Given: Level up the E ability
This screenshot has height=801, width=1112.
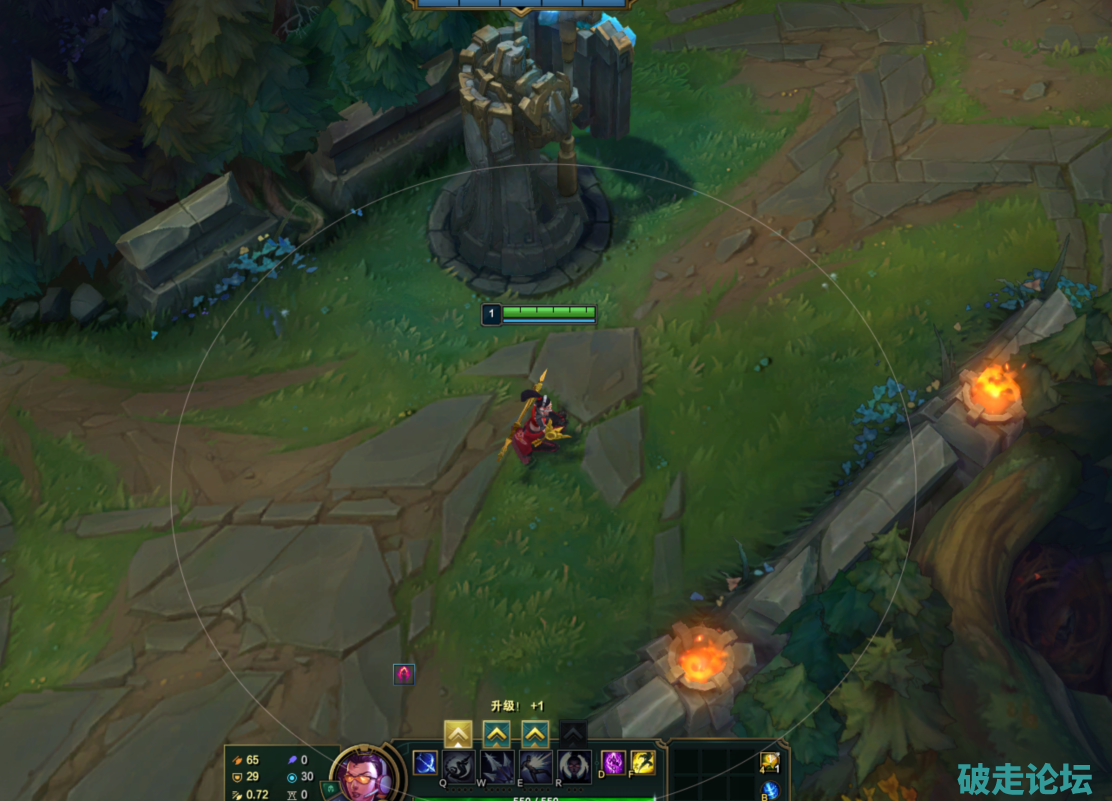Looking at the screenshot, I should (x=535, y=734).
